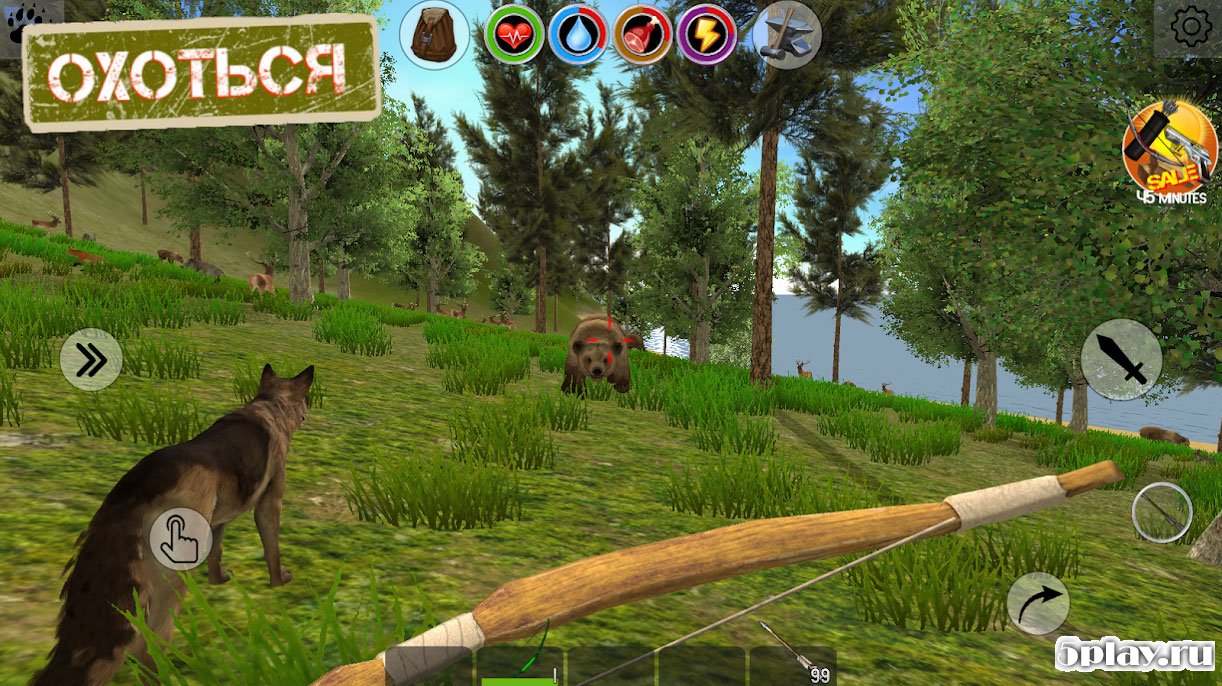Activate the round bow shoot button
The image size is (1222, 686).
1161,513
